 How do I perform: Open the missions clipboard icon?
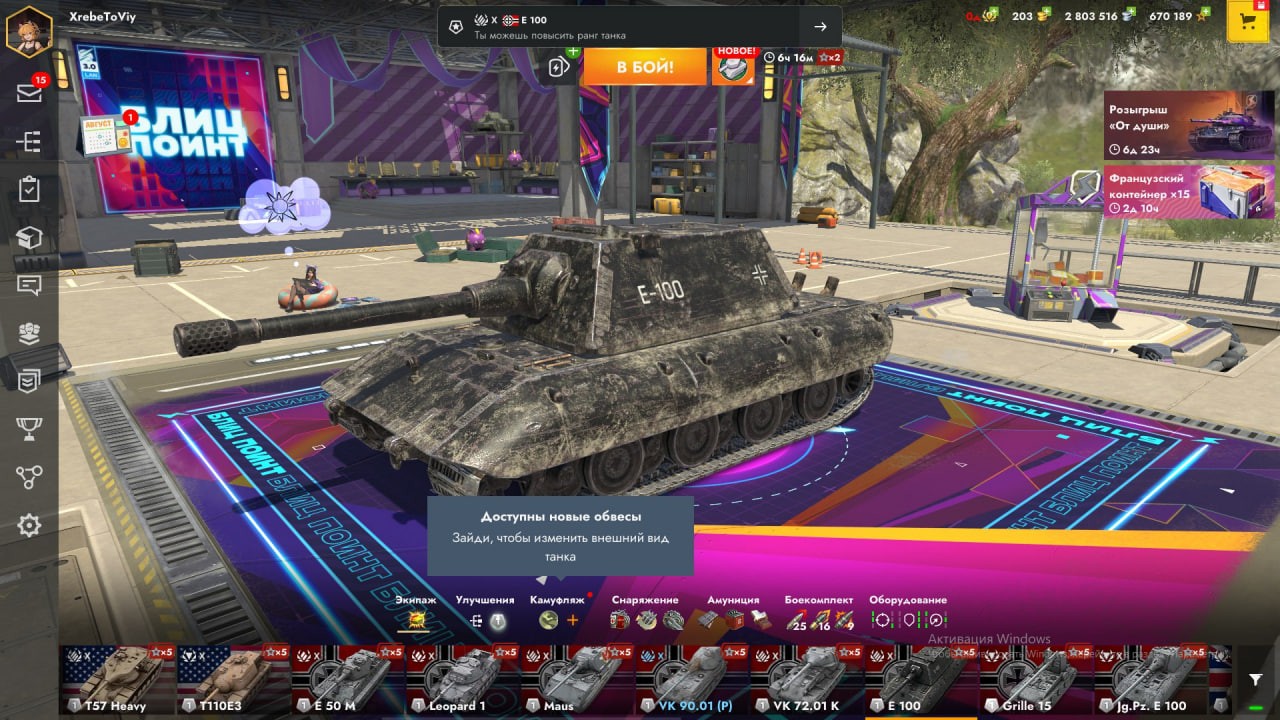click(29, 190)
